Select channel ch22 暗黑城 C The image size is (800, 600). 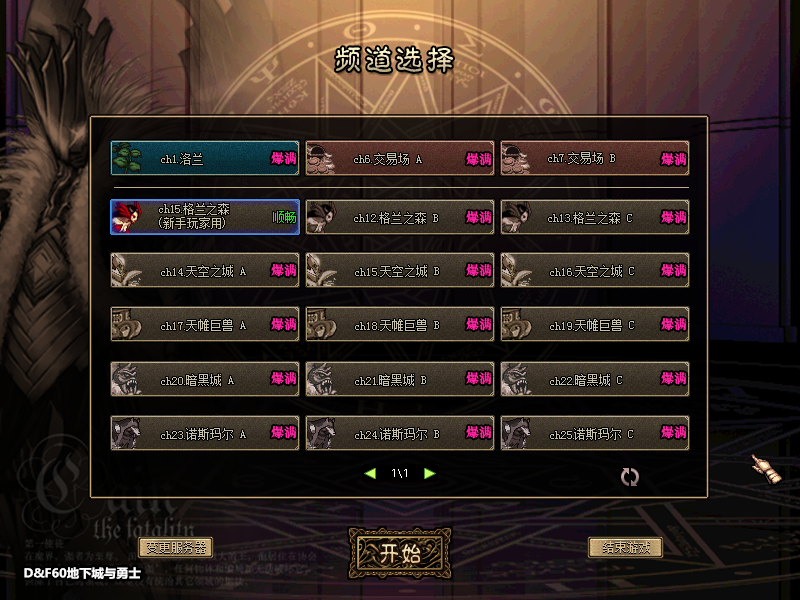tap(594, 380)
